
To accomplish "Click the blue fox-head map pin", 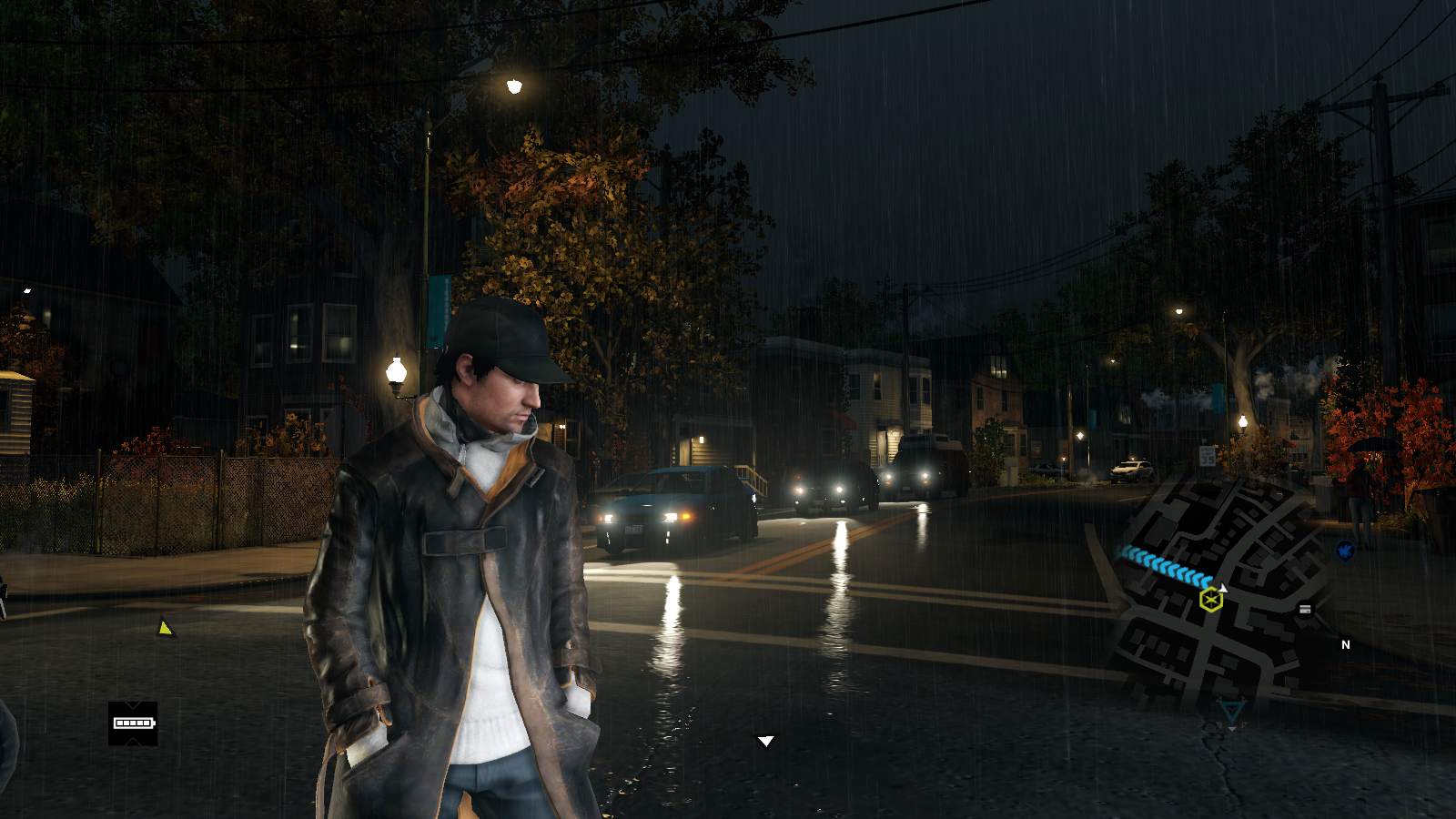I will (1345, 551).
